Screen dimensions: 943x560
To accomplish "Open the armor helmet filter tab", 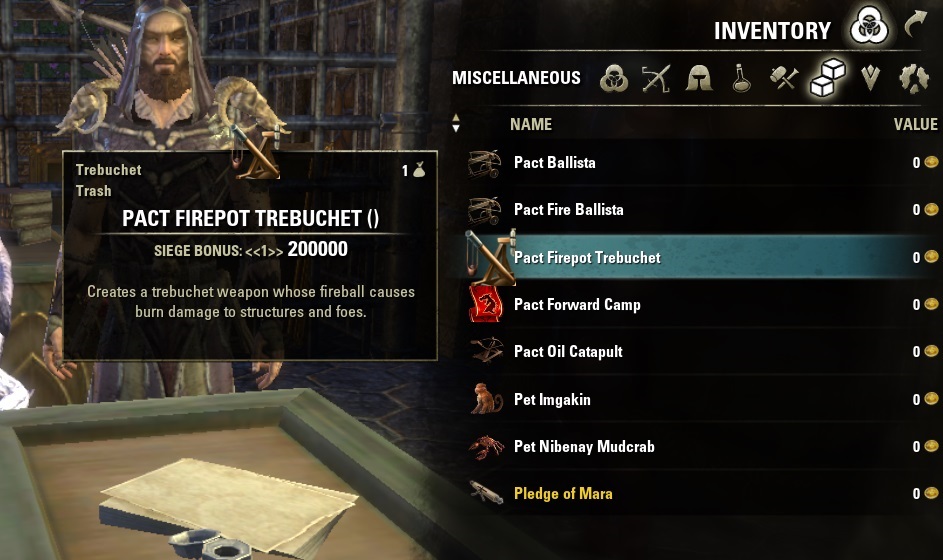I will point(699,78).
